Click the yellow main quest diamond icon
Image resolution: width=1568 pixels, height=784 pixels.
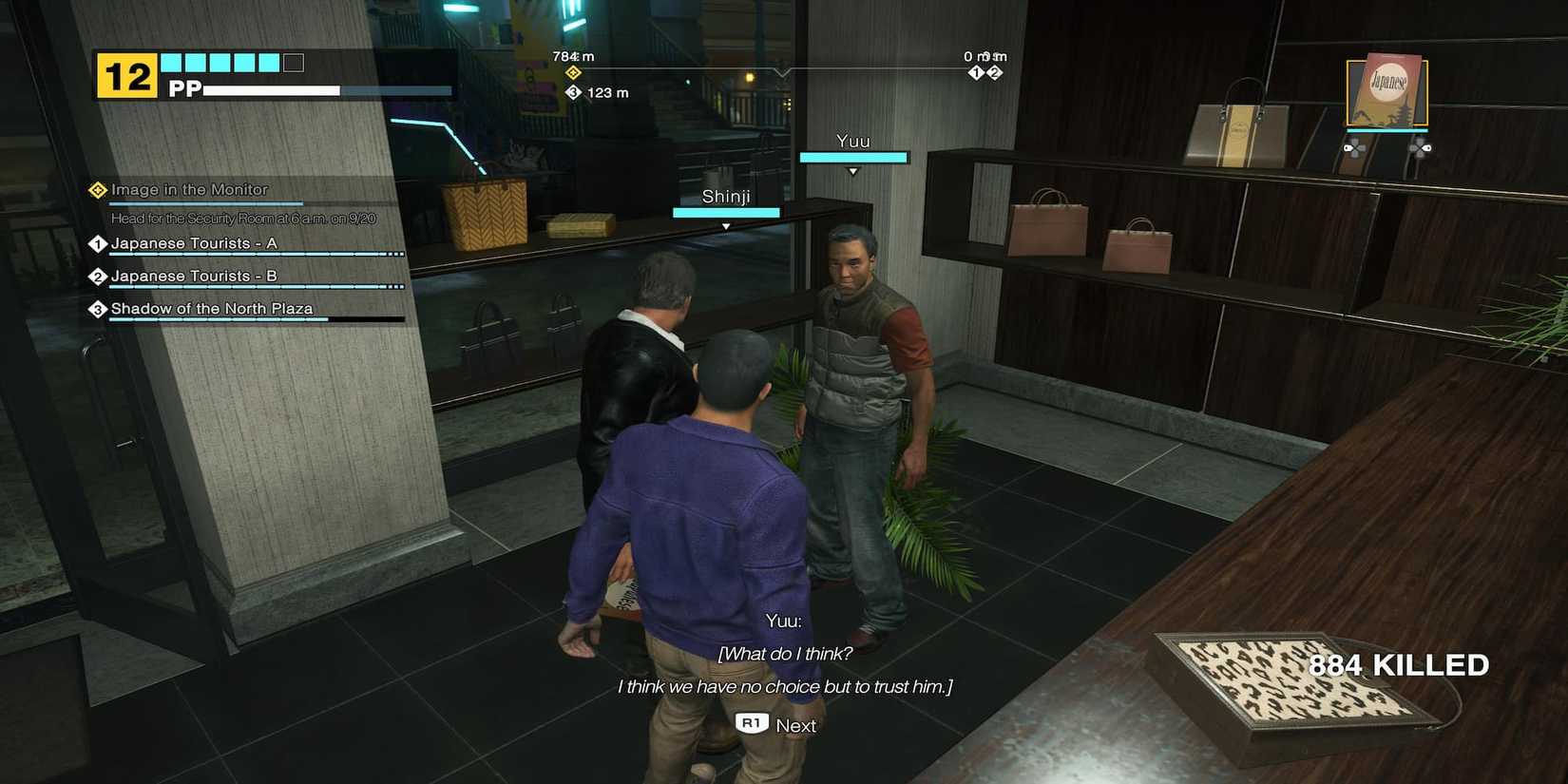tap(97, 189)
